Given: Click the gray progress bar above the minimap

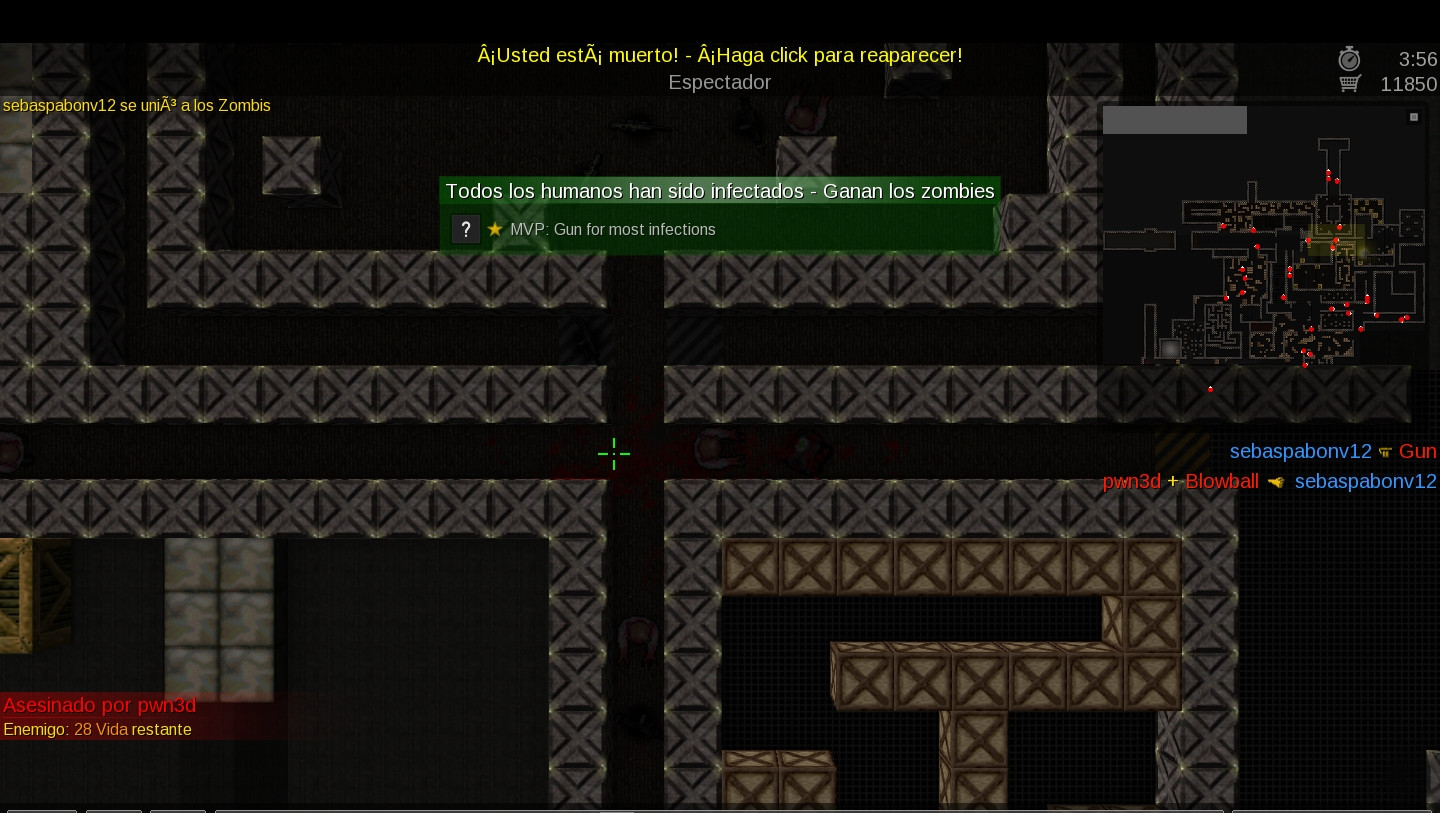Looking at the screenshot, I should click(x=1174, y=119).
